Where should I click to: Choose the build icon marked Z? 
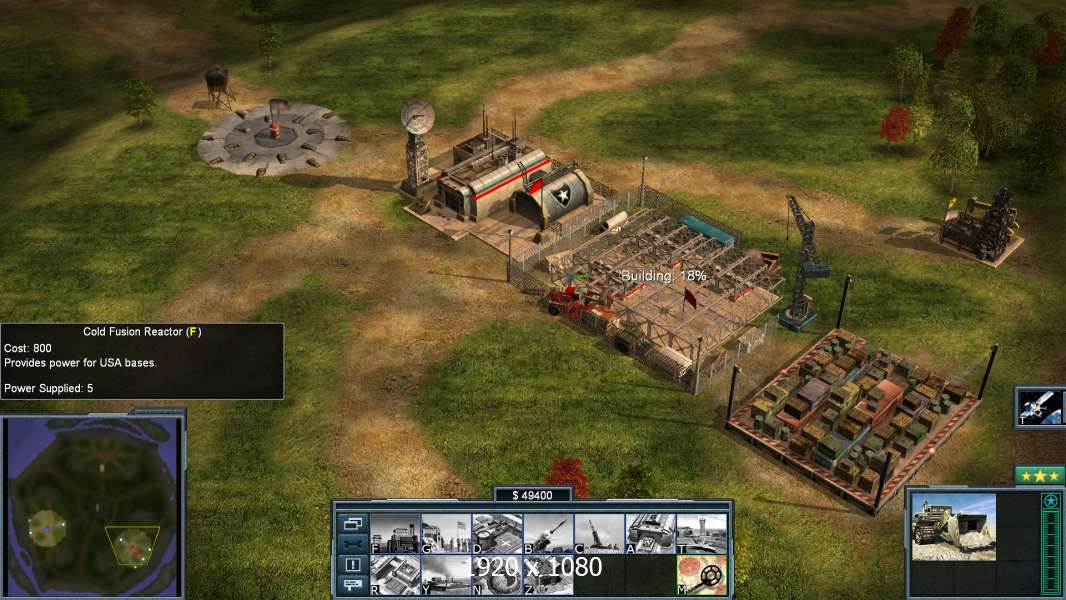pyautogui.click(x=548, y=575)
